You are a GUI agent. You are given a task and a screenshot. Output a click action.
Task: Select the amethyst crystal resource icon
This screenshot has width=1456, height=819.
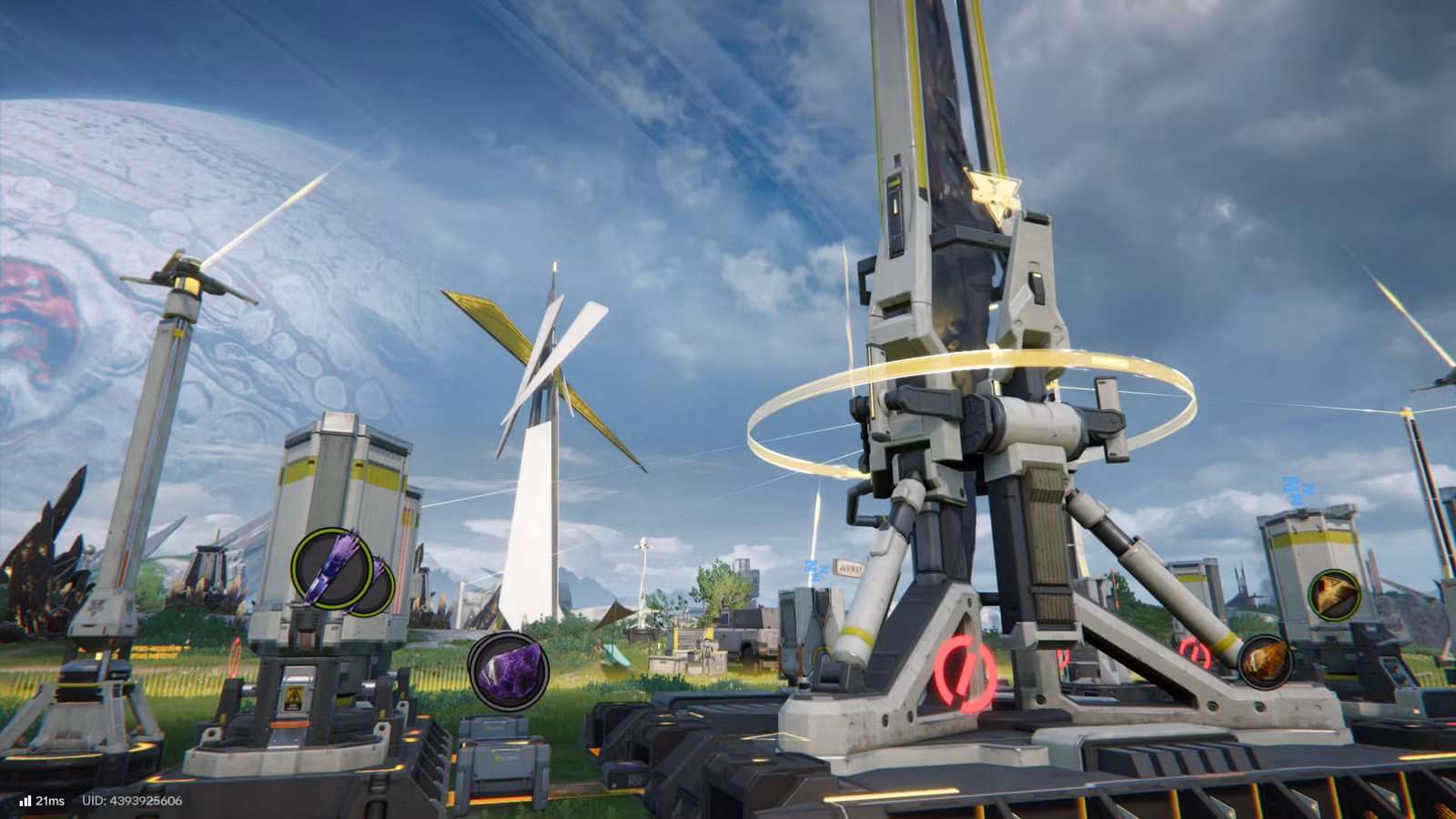(510, 670)
